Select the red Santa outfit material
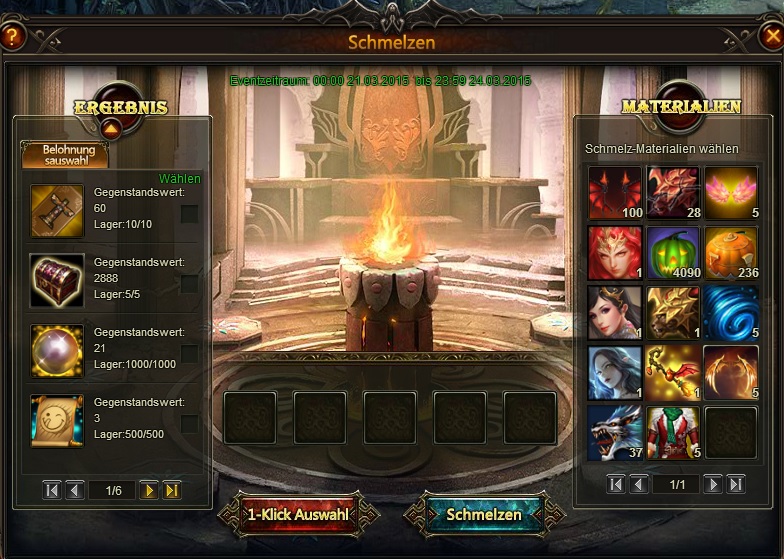 (x=672, y=432)
